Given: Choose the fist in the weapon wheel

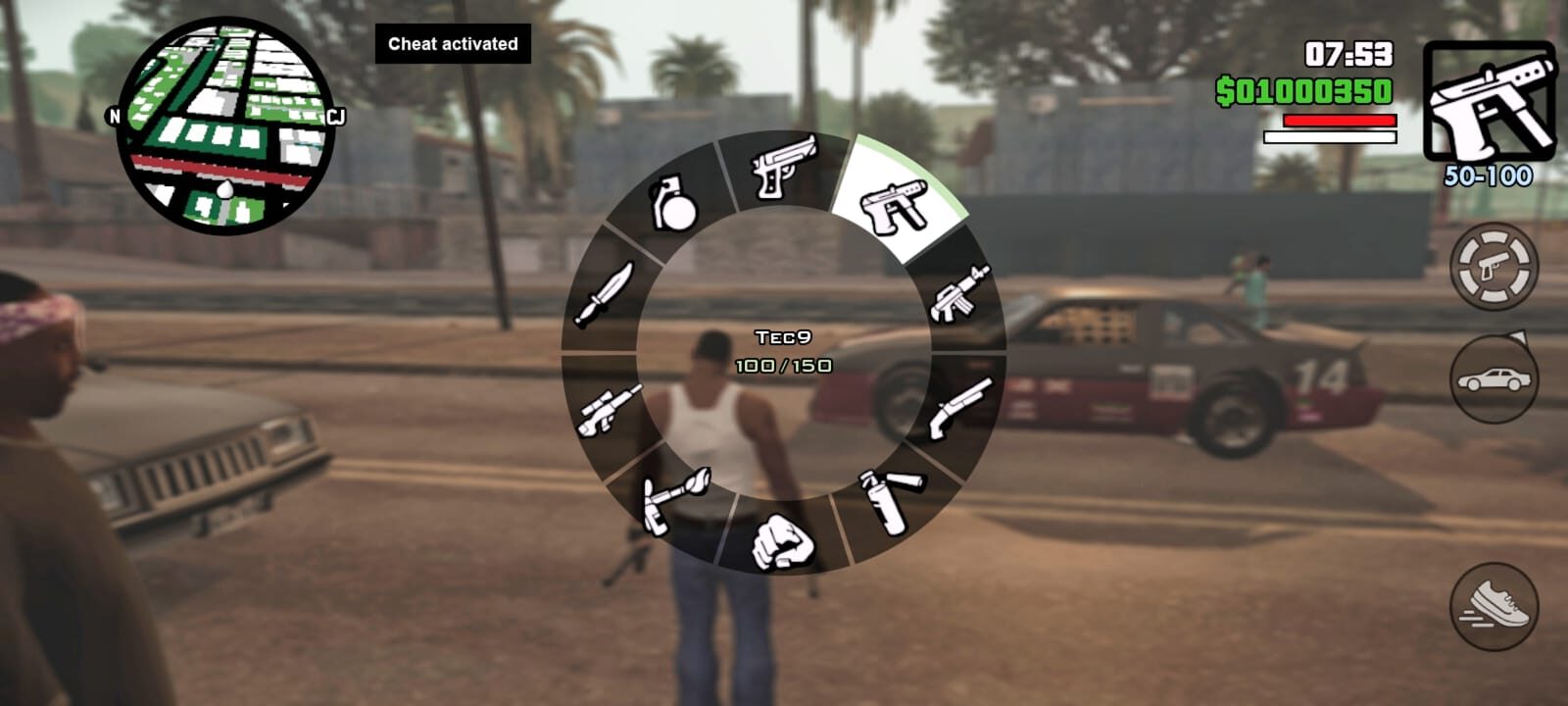Looking at the screenshot, I should (783, 540).
